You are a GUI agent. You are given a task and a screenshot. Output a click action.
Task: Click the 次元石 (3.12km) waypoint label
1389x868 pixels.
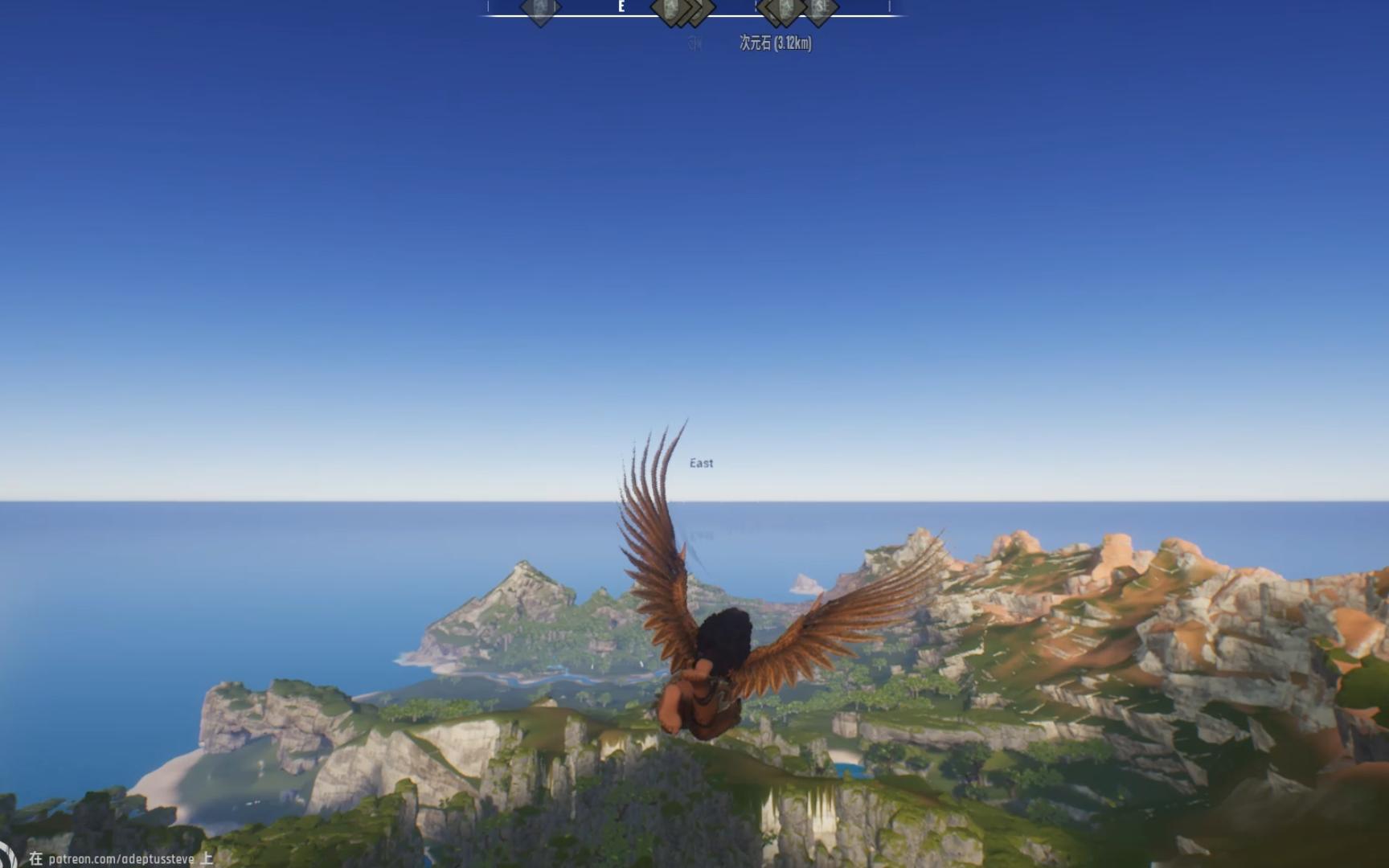tap(775, 43)
